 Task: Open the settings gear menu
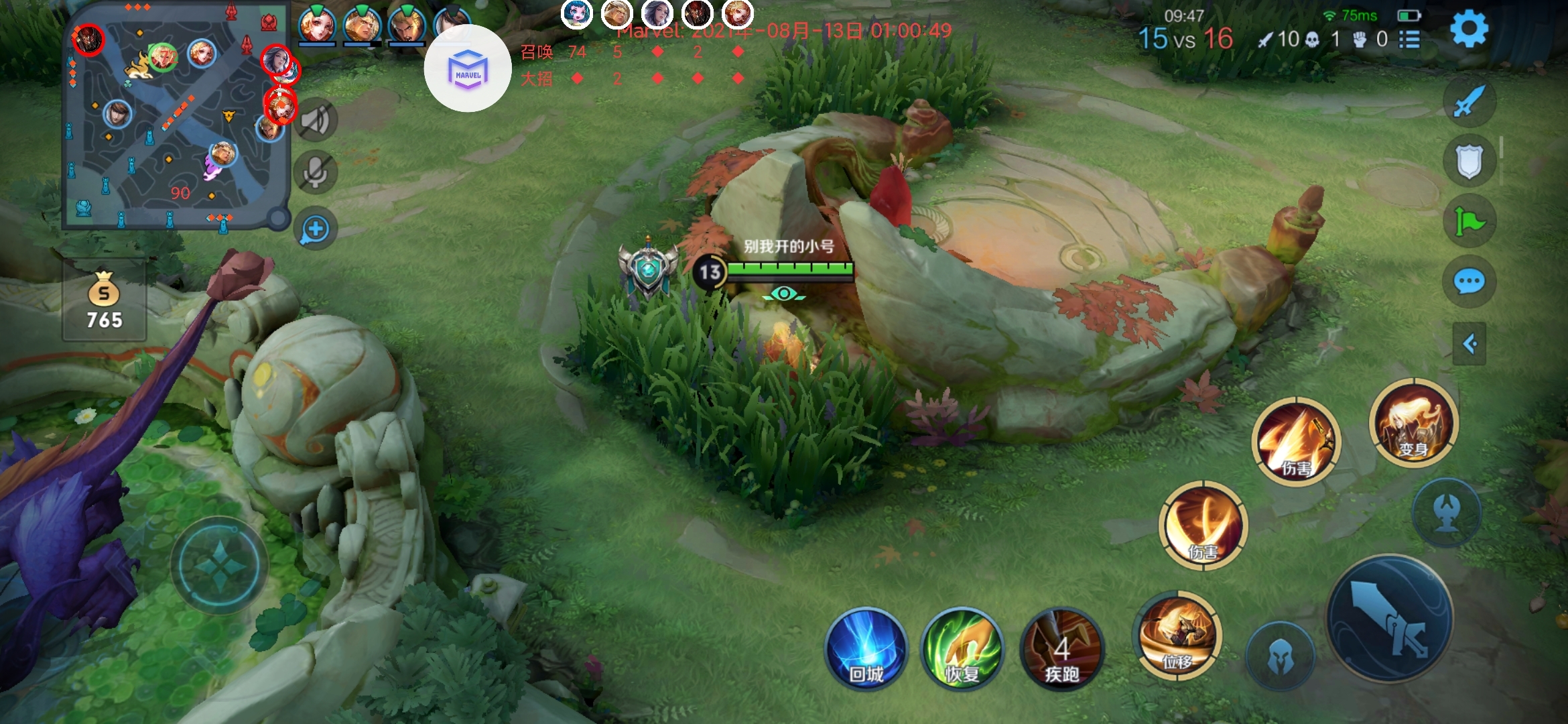coord(1468,29)
